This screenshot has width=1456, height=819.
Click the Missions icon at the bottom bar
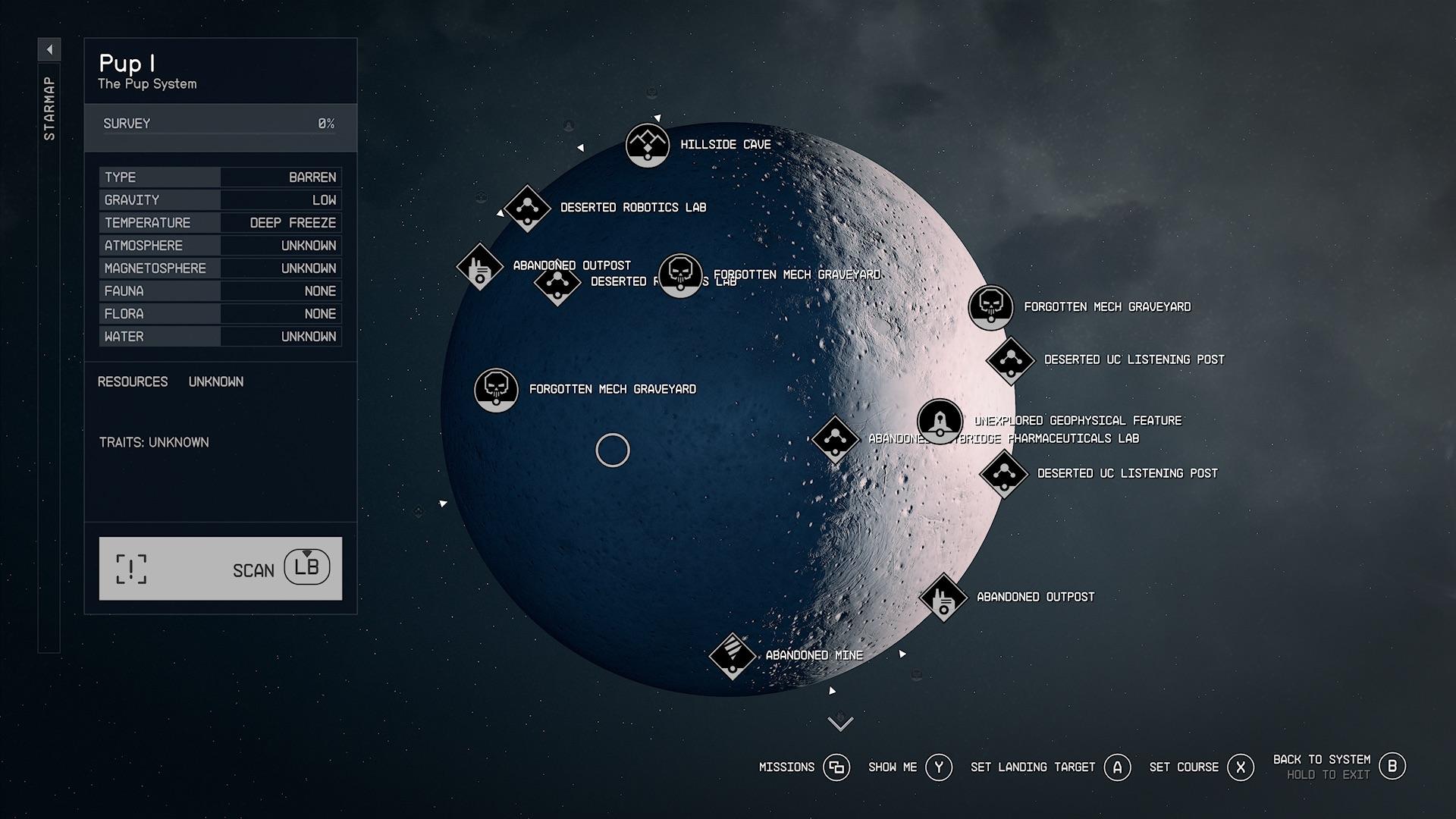(x=836, y=767)
